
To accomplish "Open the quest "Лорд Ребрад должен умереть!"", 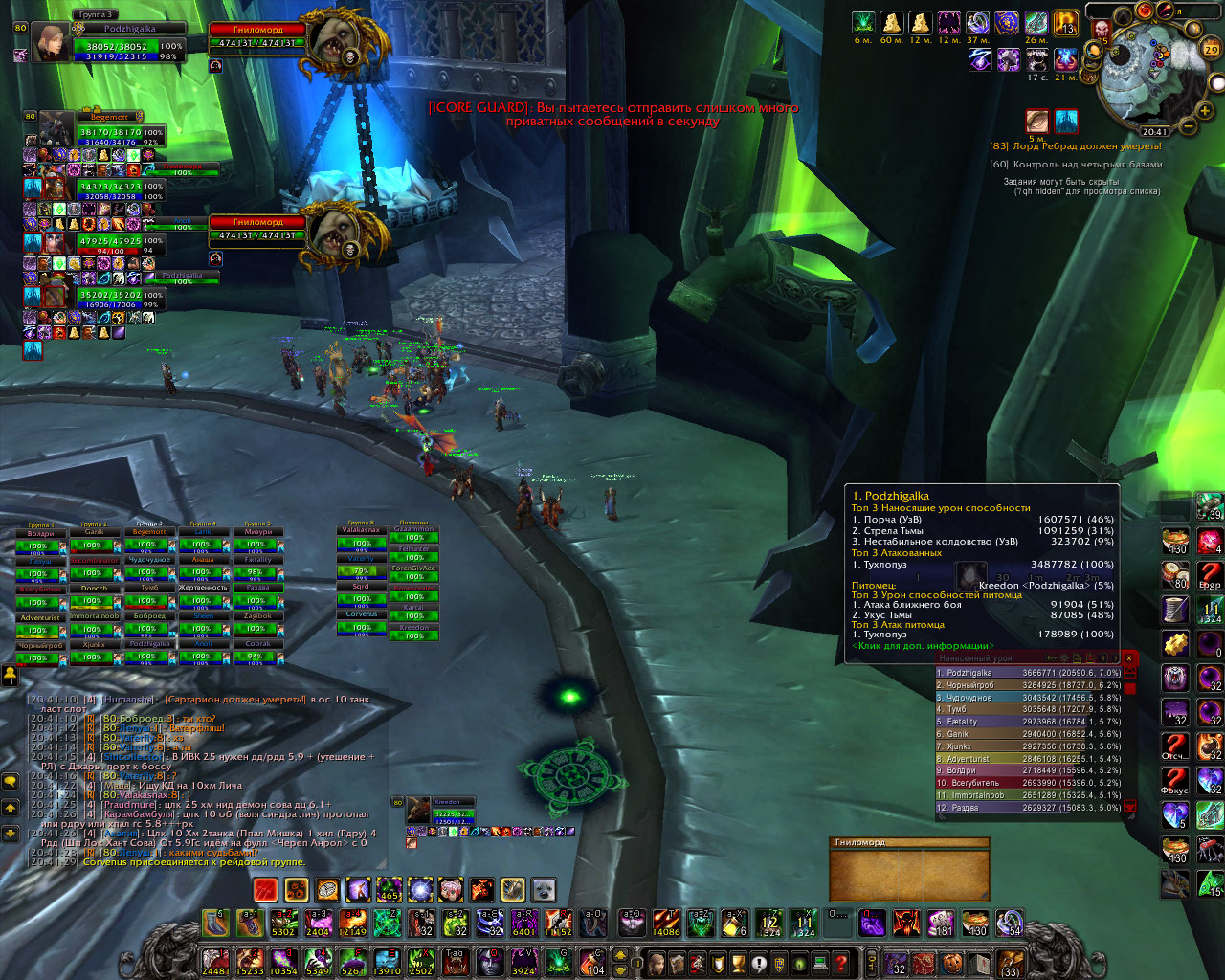I will tap(1076, 146).
